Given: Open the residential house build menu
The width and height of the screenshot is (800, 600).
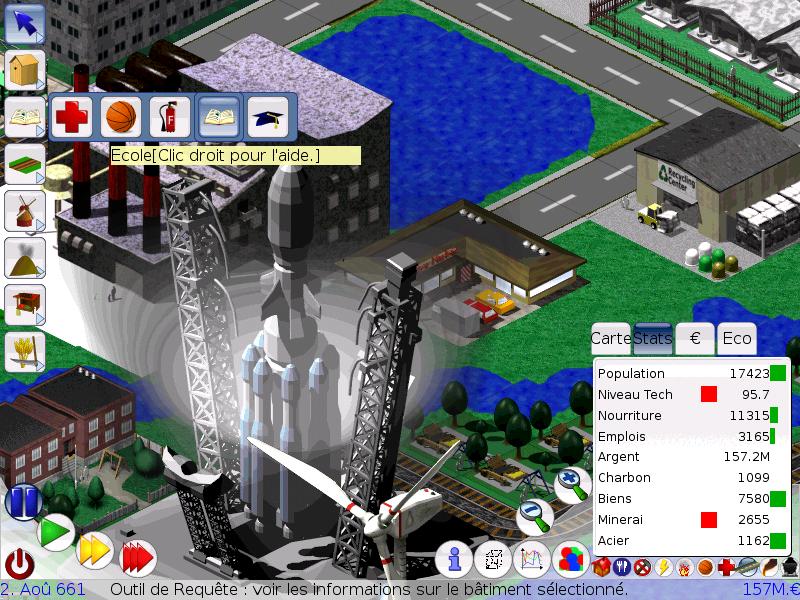Looking at the screenshot, I should point(25,71).
